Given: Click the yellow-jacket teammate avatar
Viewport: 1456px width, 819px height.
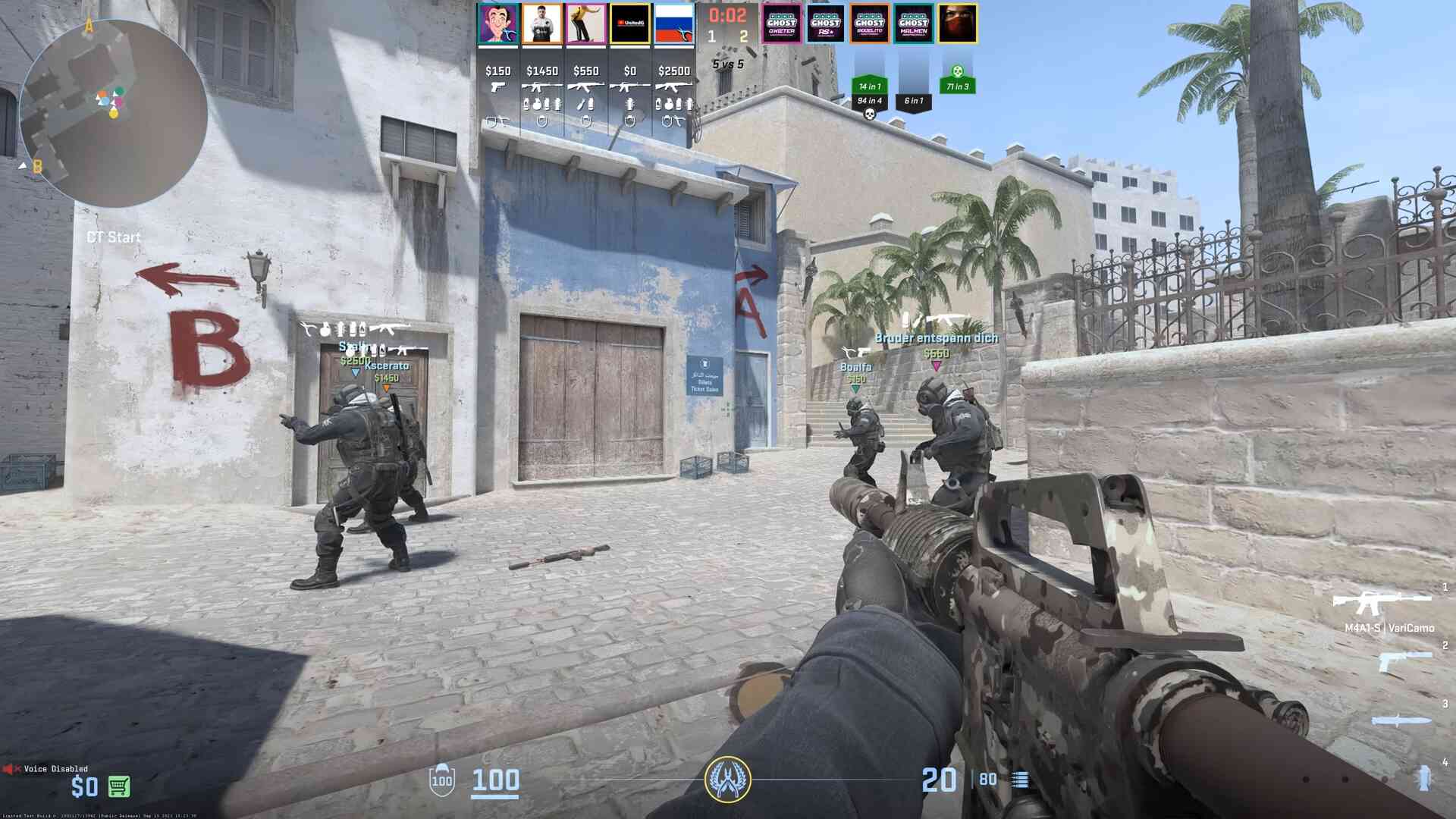Looking at the screenshot, I should [x=586, y=24].
